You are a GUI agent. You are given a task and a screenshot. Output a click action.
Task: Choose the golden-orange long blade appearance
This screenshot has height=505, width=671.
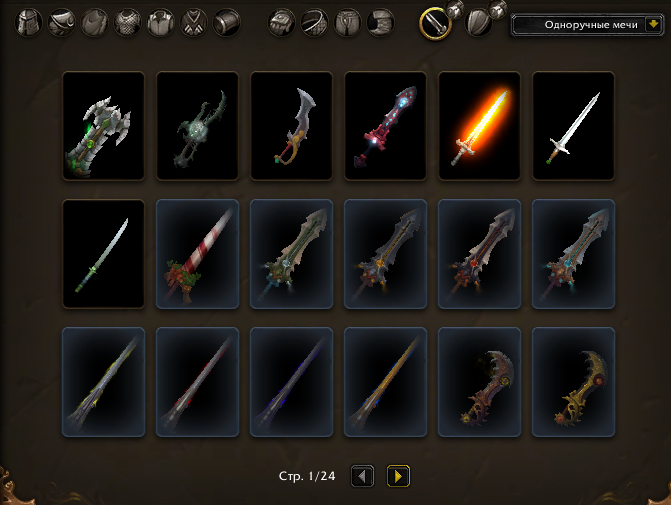[x=386, y=382]
